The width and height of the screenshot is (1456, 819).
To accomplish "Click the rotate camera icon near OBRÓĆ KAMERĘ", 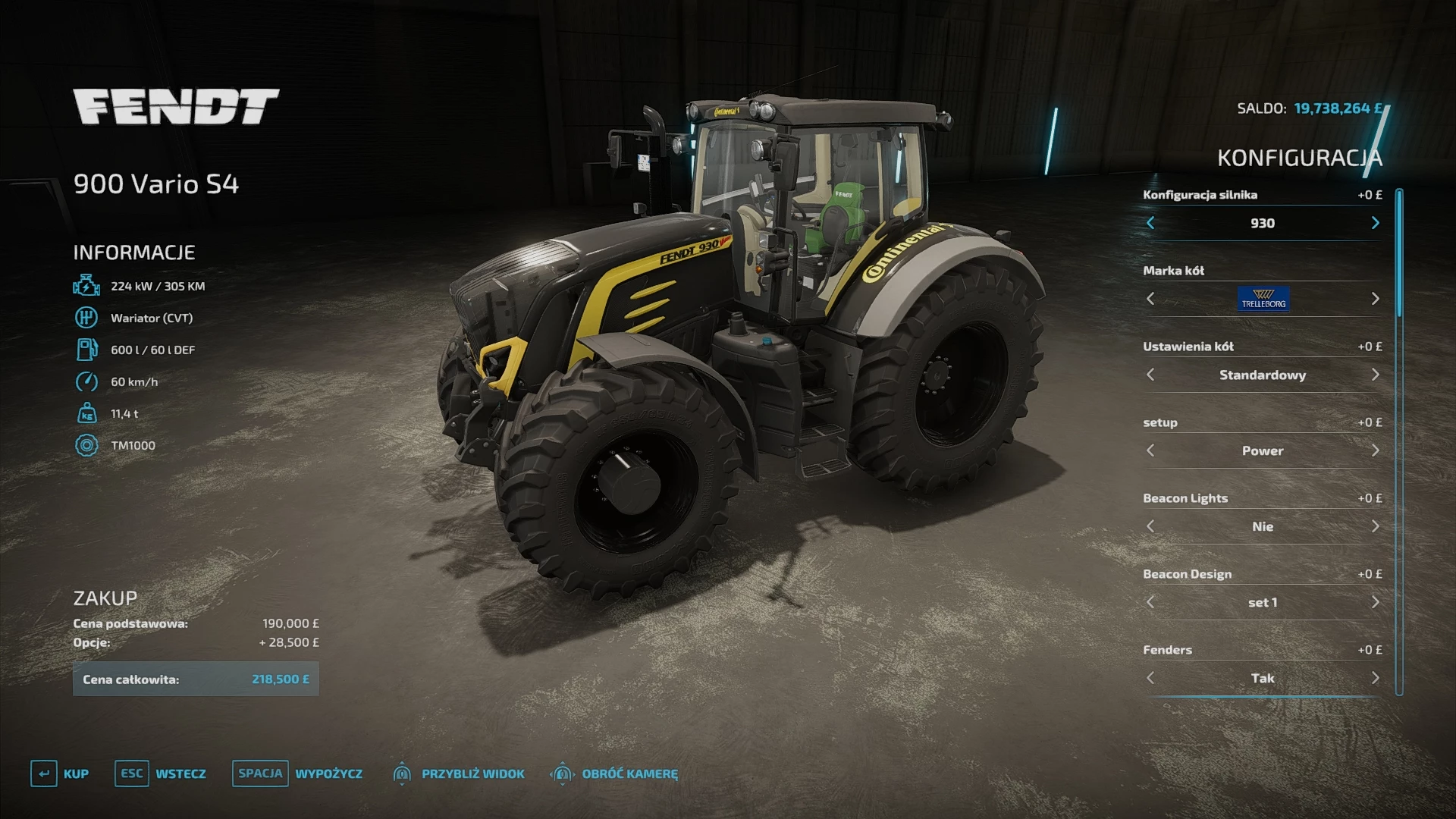I will click(562, 774).
